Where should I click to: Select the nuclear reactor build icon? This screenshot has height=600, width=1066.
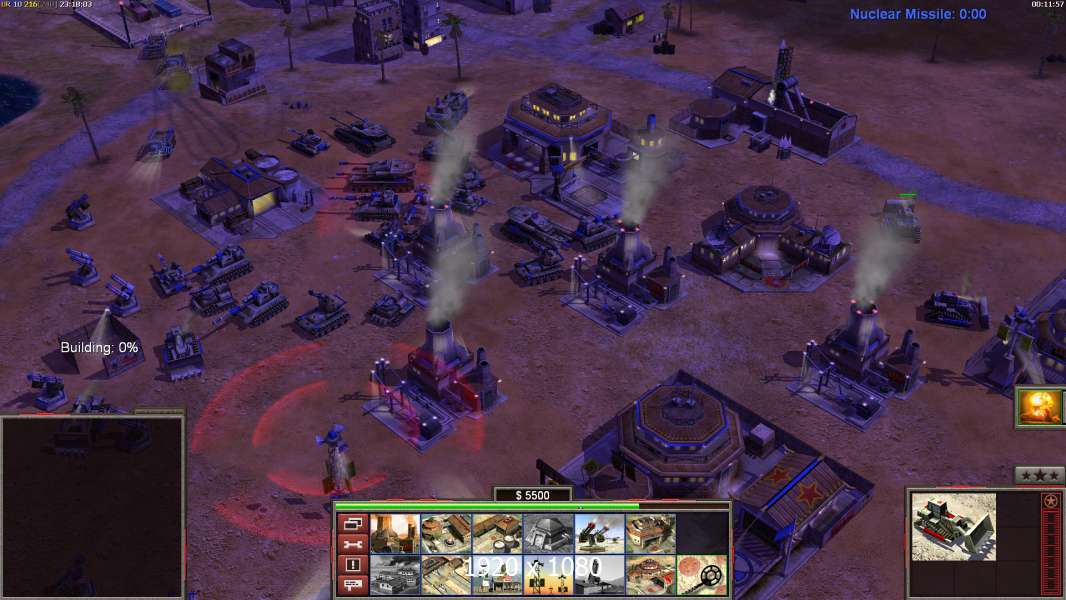point(395,534)
